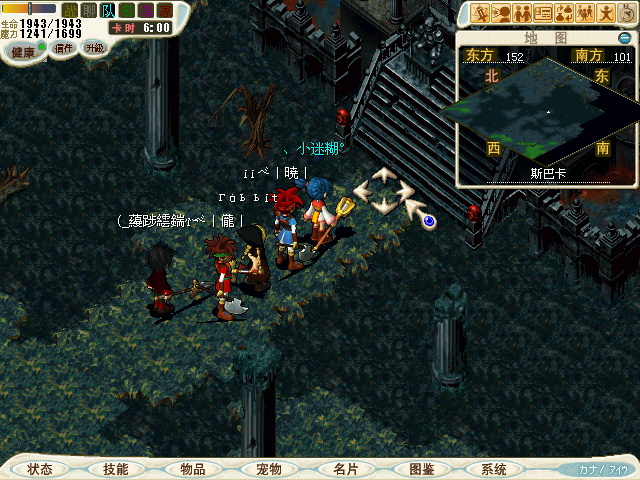This screenshot has width=640, height=480.
Task: Open the 宠物 pets menu
Action: (x=269, y=468)
